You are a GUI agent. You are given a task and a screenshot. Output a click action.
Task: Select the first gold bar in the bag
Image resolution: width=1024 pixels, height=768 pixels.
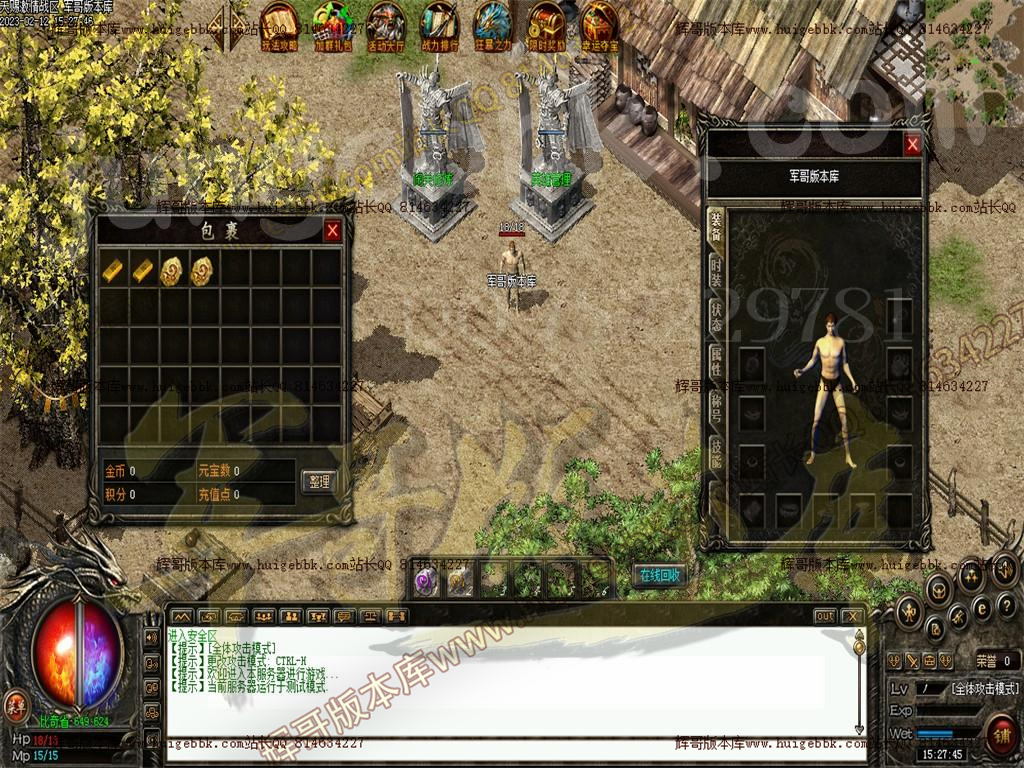coord(114,268)
